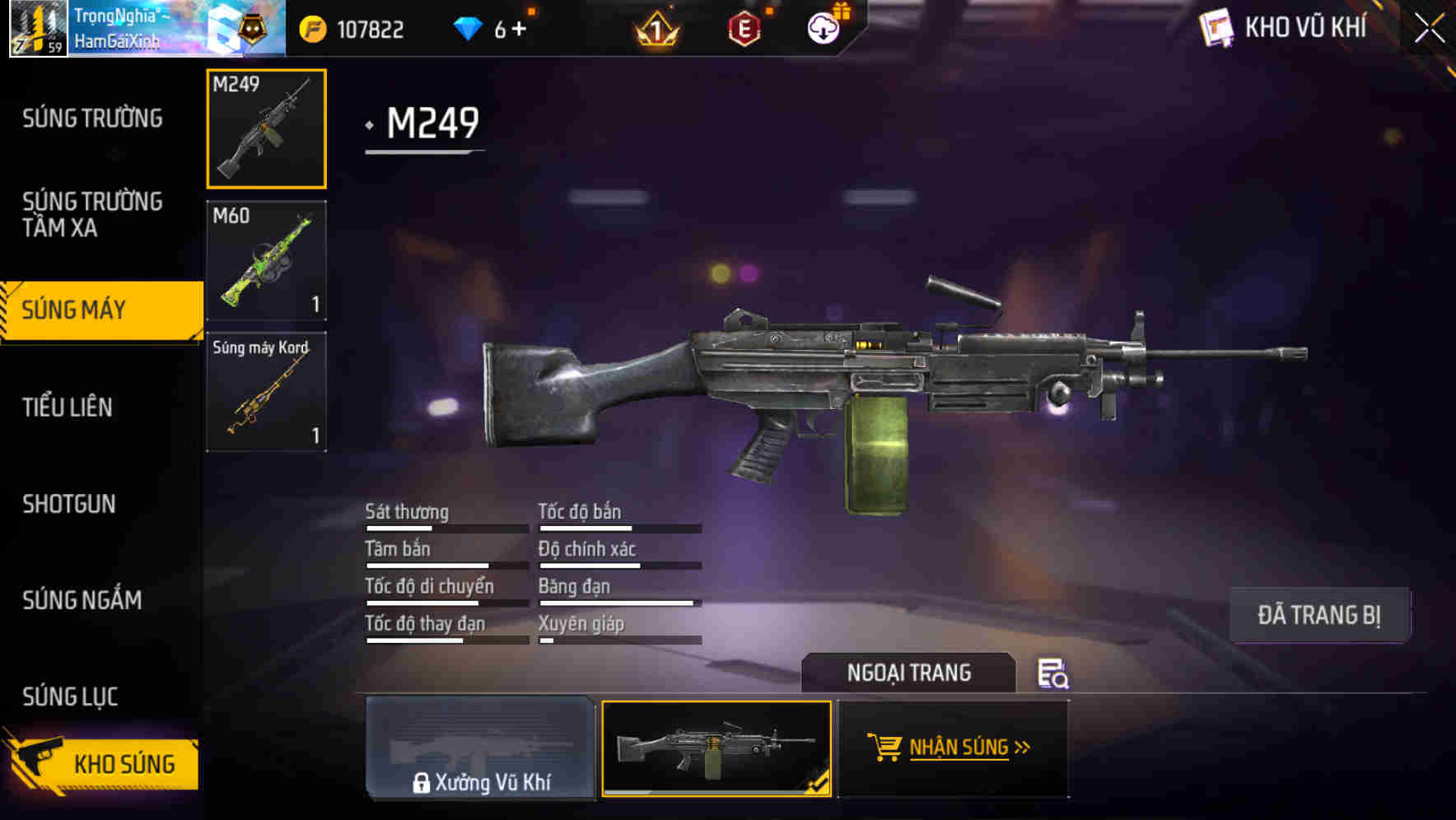Switch to the NGOẠI TRANG tab
1456x820 pixels.
tap(910, 672)
